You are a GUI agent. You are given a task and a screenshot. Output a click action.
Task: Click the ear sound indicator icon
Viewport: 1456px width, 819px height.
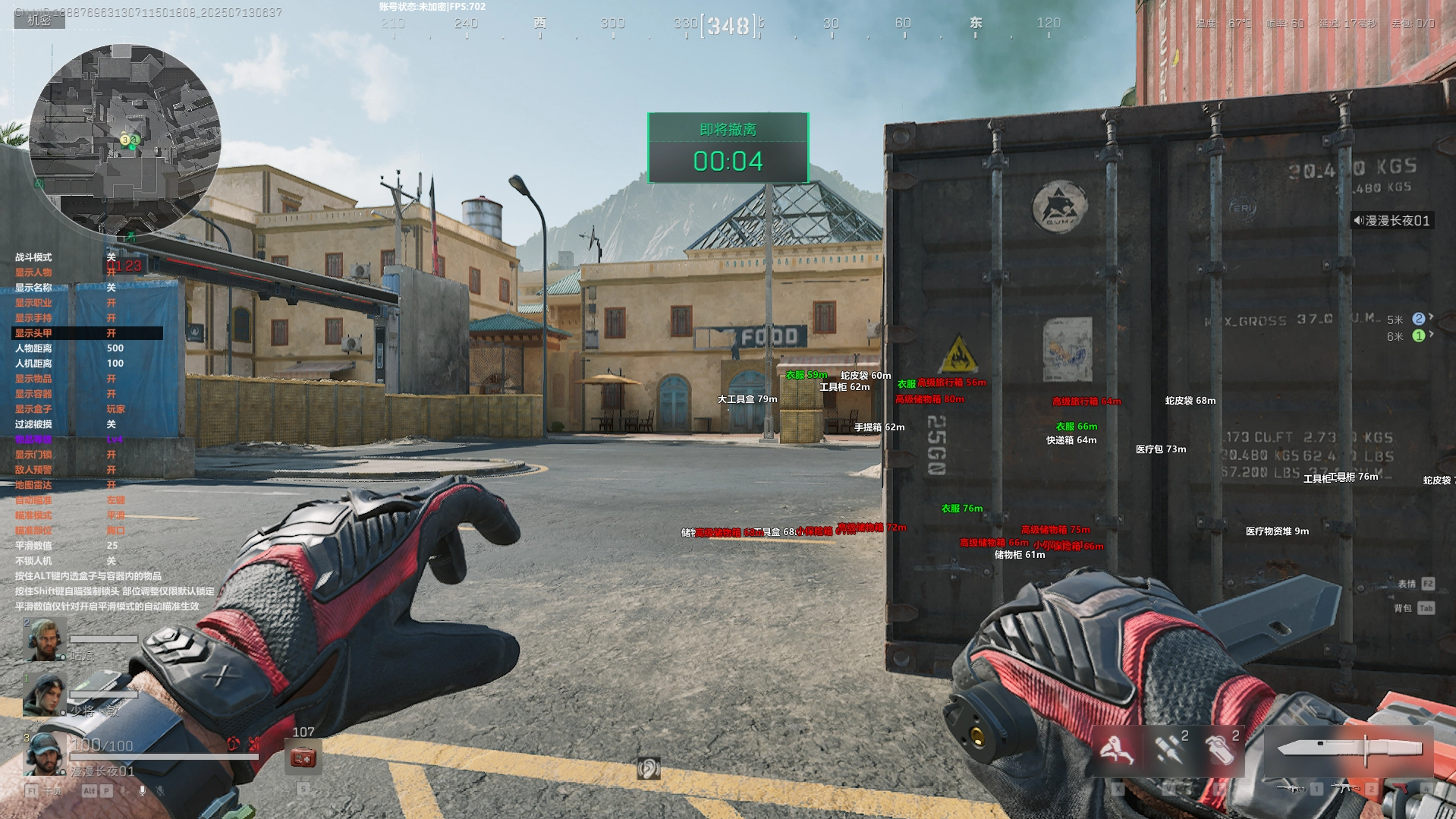[x=649, y=768]
